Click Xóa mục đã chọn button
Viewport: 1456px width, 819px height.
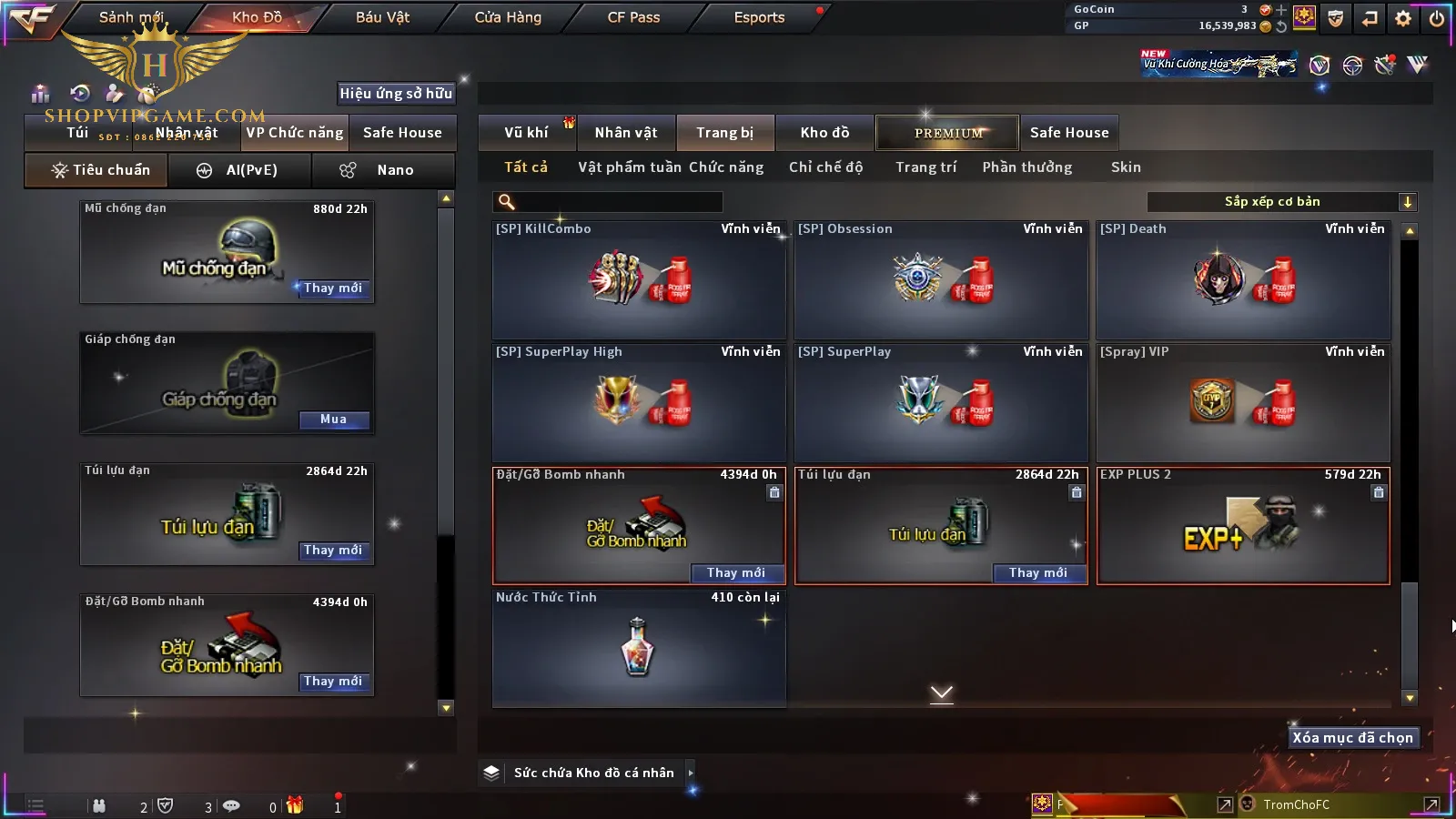(x=1352, y=738)
